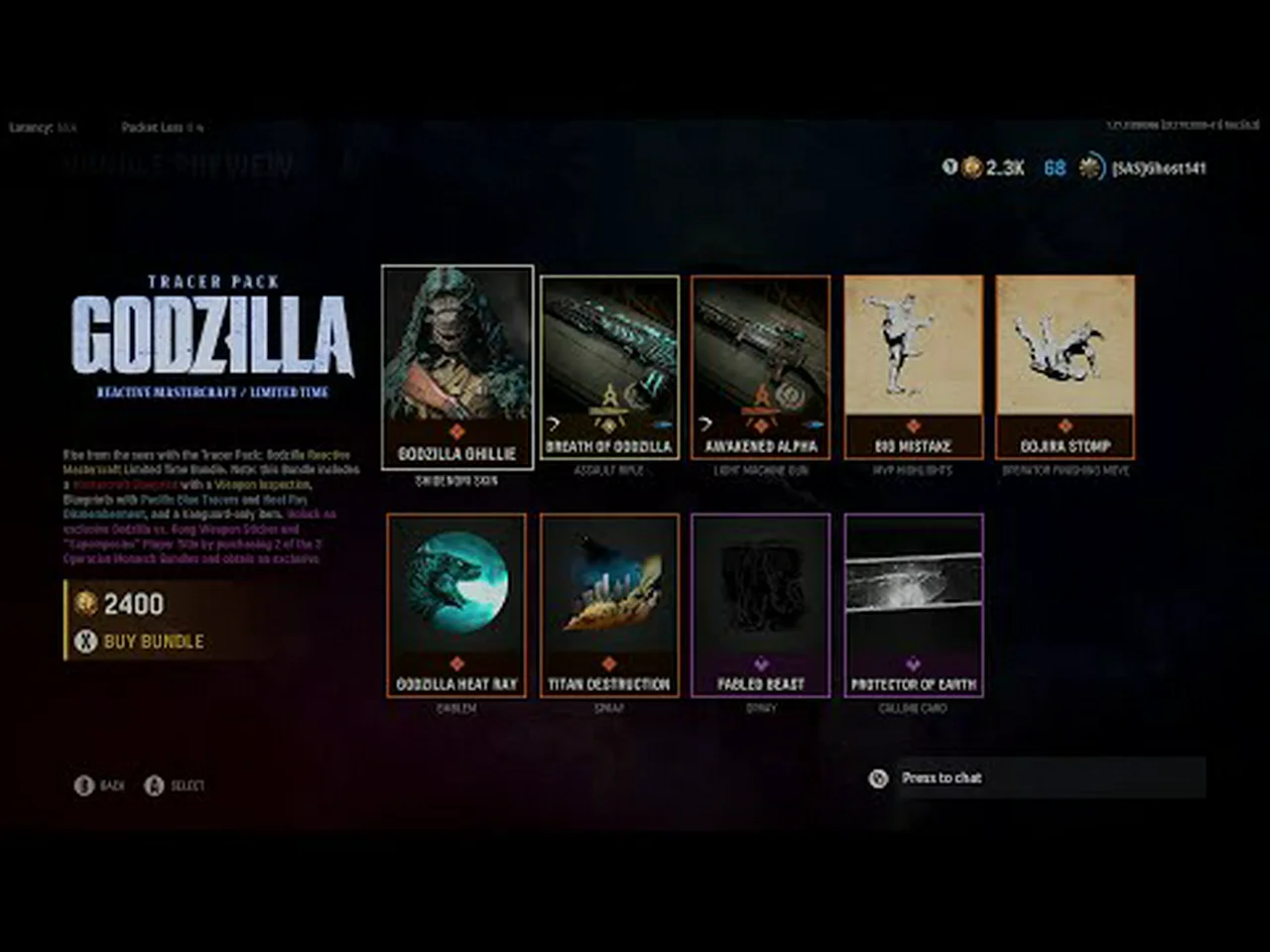This screenshot has width=1270, height=952.
Task: Select the Awakened Alpha light machine gun
Action: 761,367
